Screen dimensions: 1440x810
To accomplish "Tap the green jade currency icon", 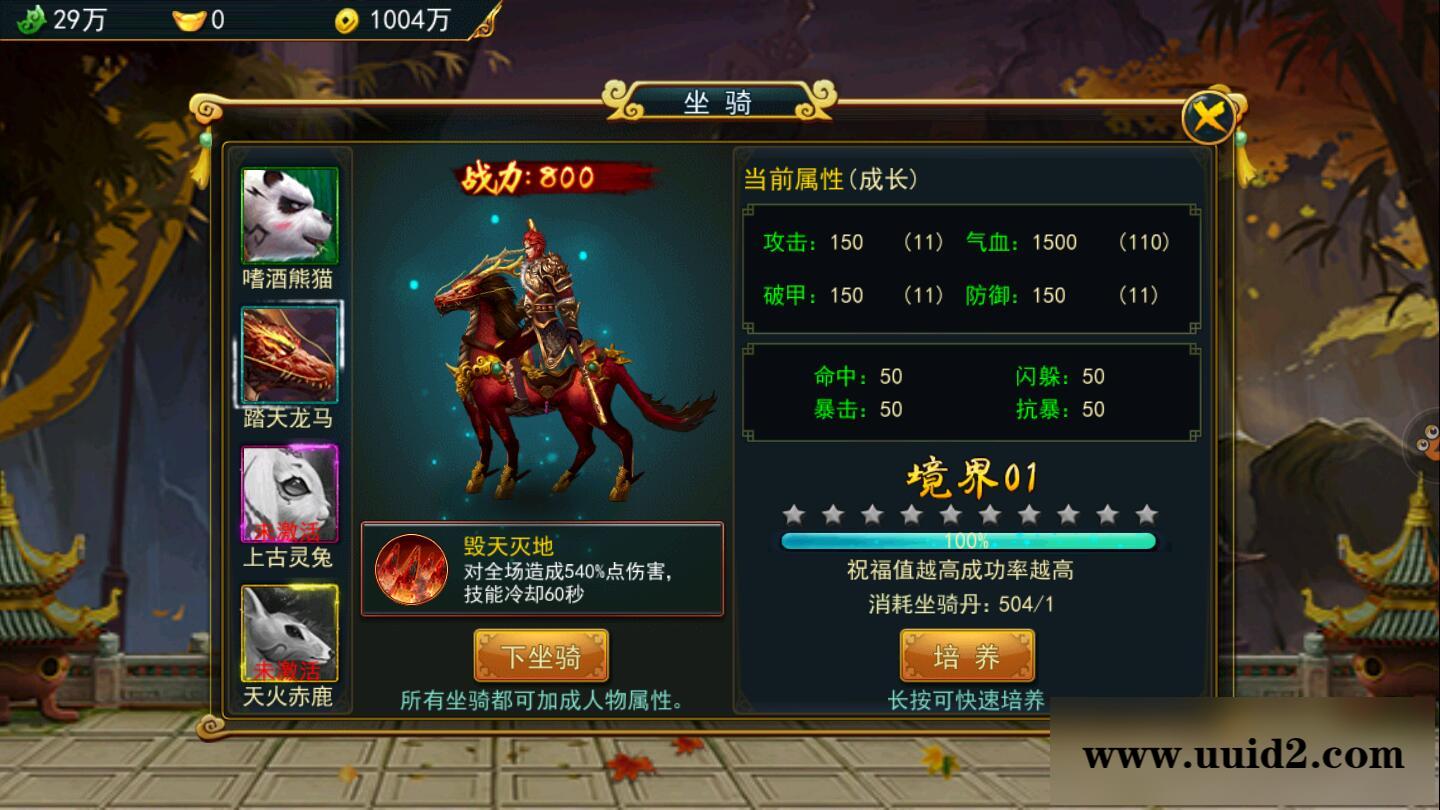I will coord(32,19).
